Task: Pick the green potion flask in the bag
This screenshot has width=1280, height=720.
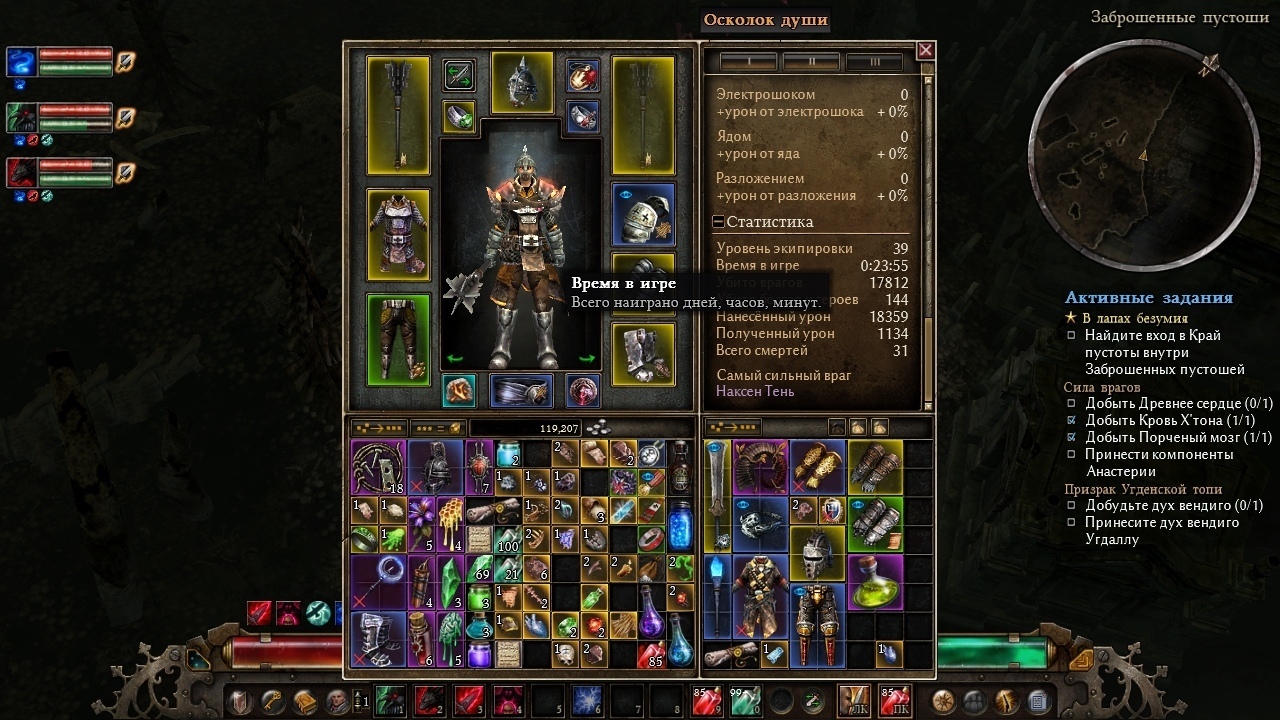Action: point(875,581)
